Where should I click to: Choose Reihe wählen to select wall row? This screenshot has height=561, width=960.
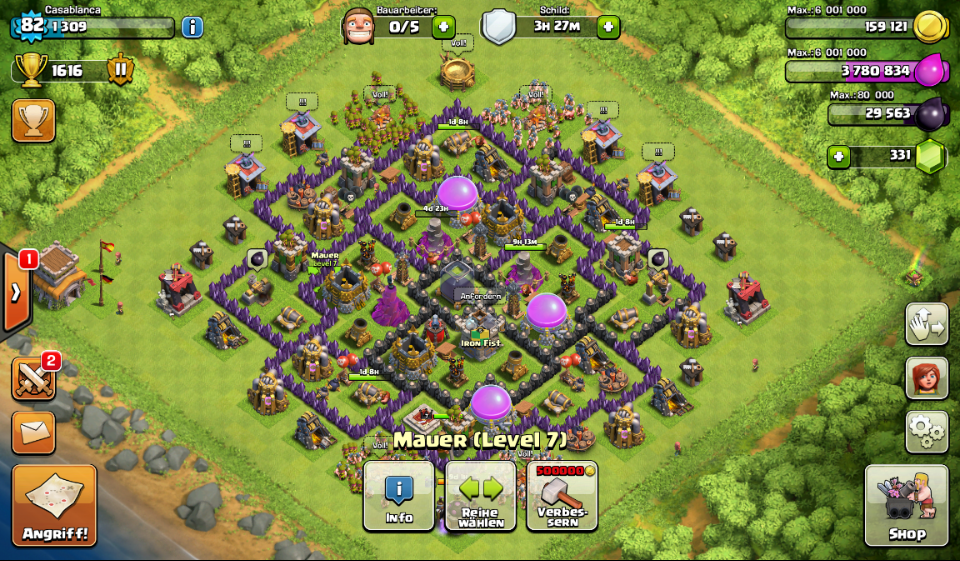tap(480, 496)
